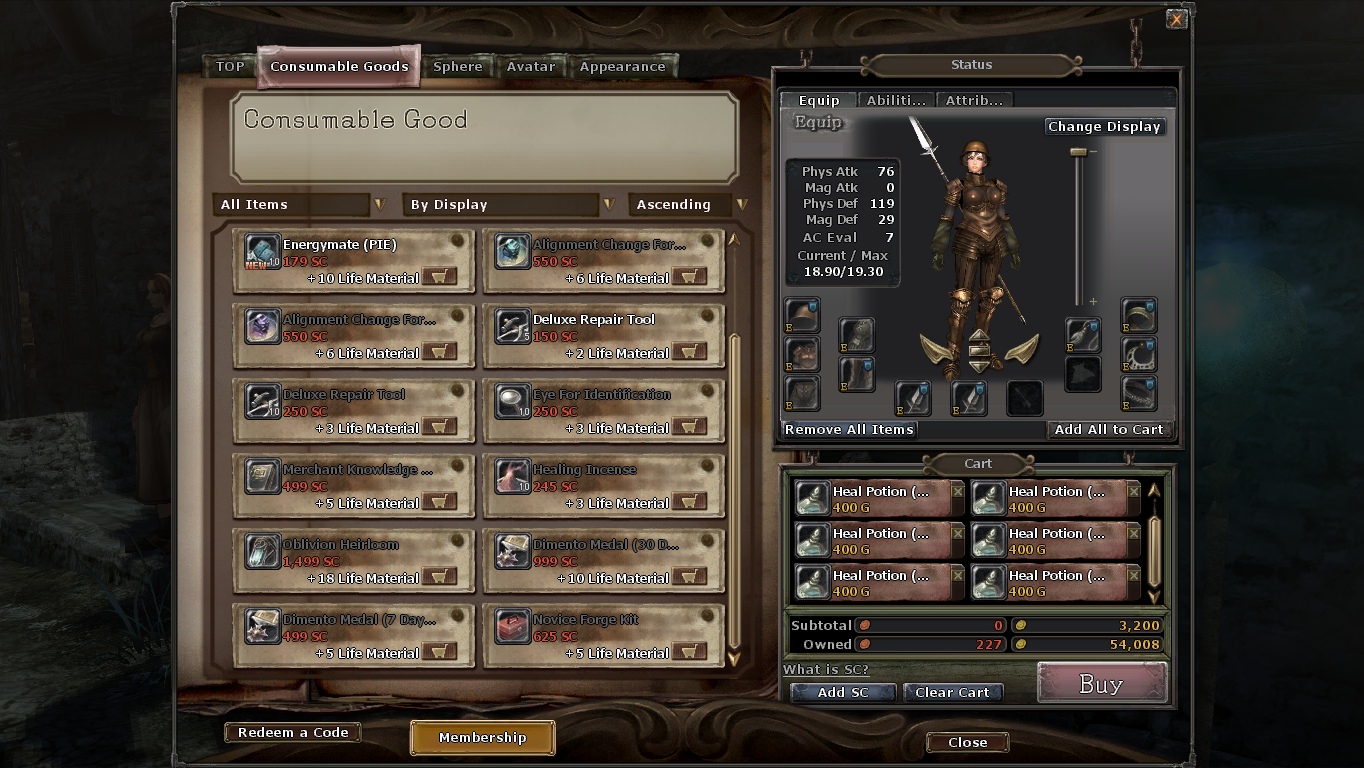Go to the TOP shop tab
Screen dimensions: 1364x768
[230, 67]
